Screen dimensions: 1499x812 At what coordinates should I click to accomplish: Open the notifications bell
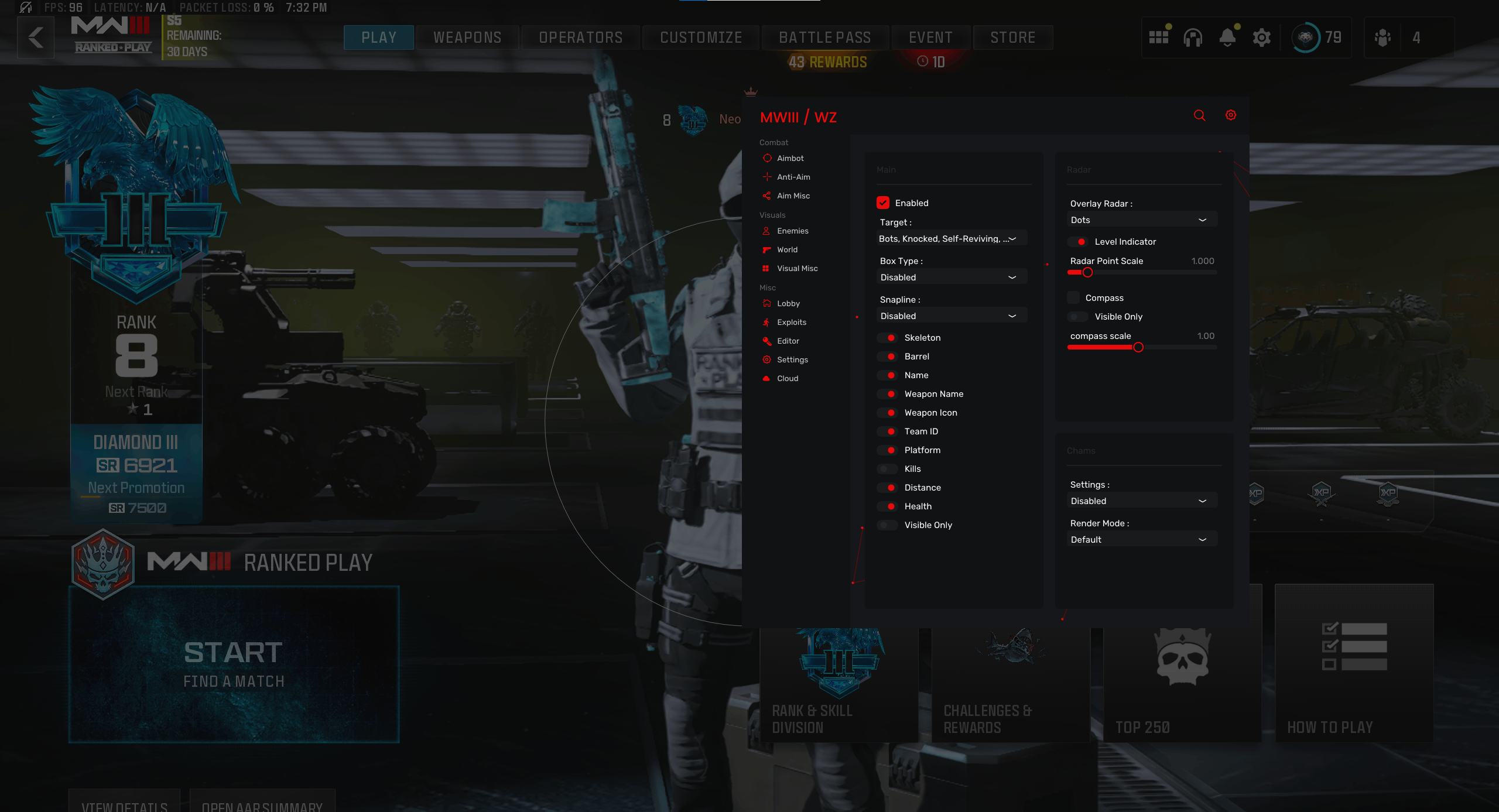click(x=1227, y=37)
